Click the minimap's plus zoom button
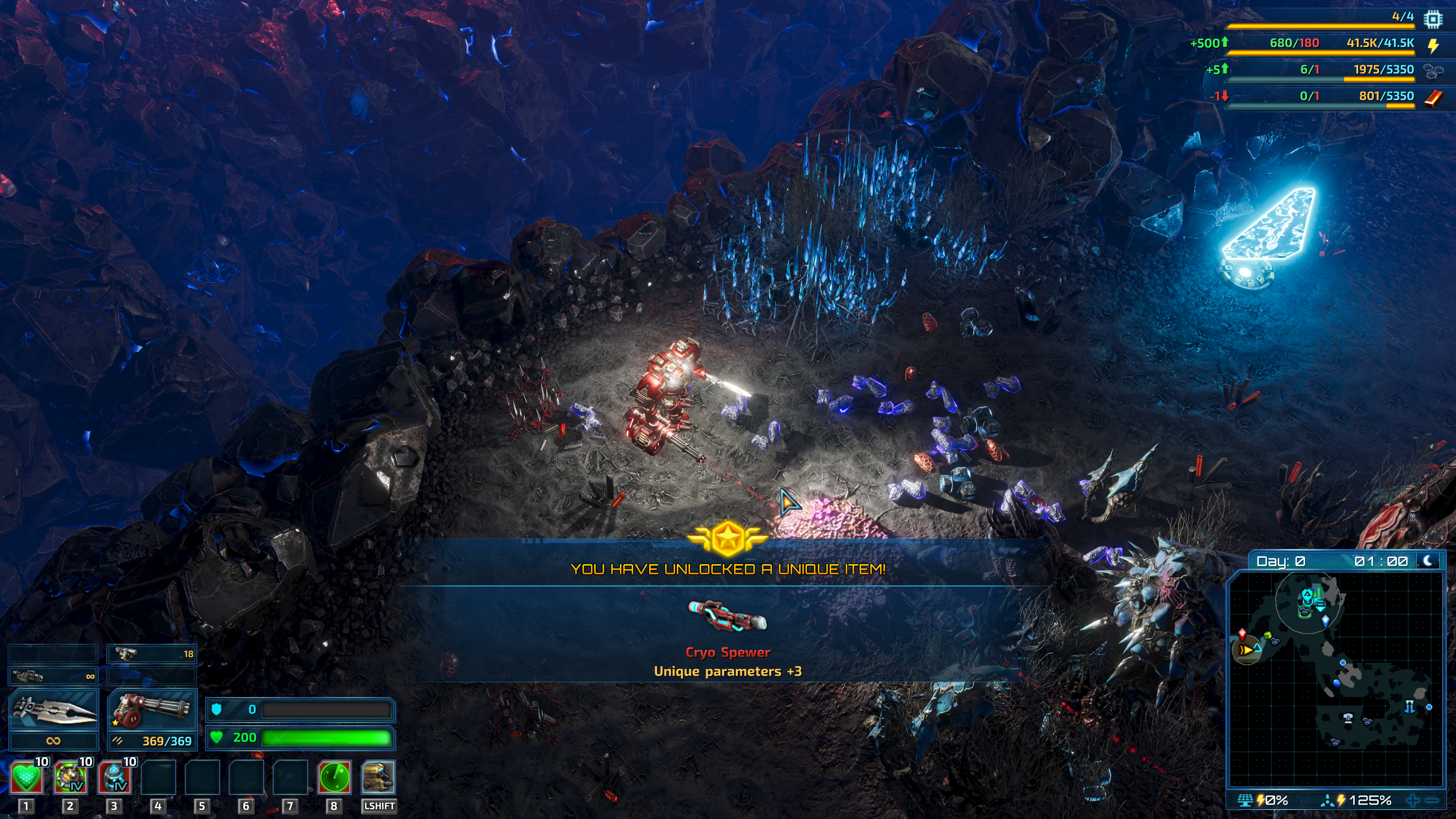 [x=1412, y=800]
